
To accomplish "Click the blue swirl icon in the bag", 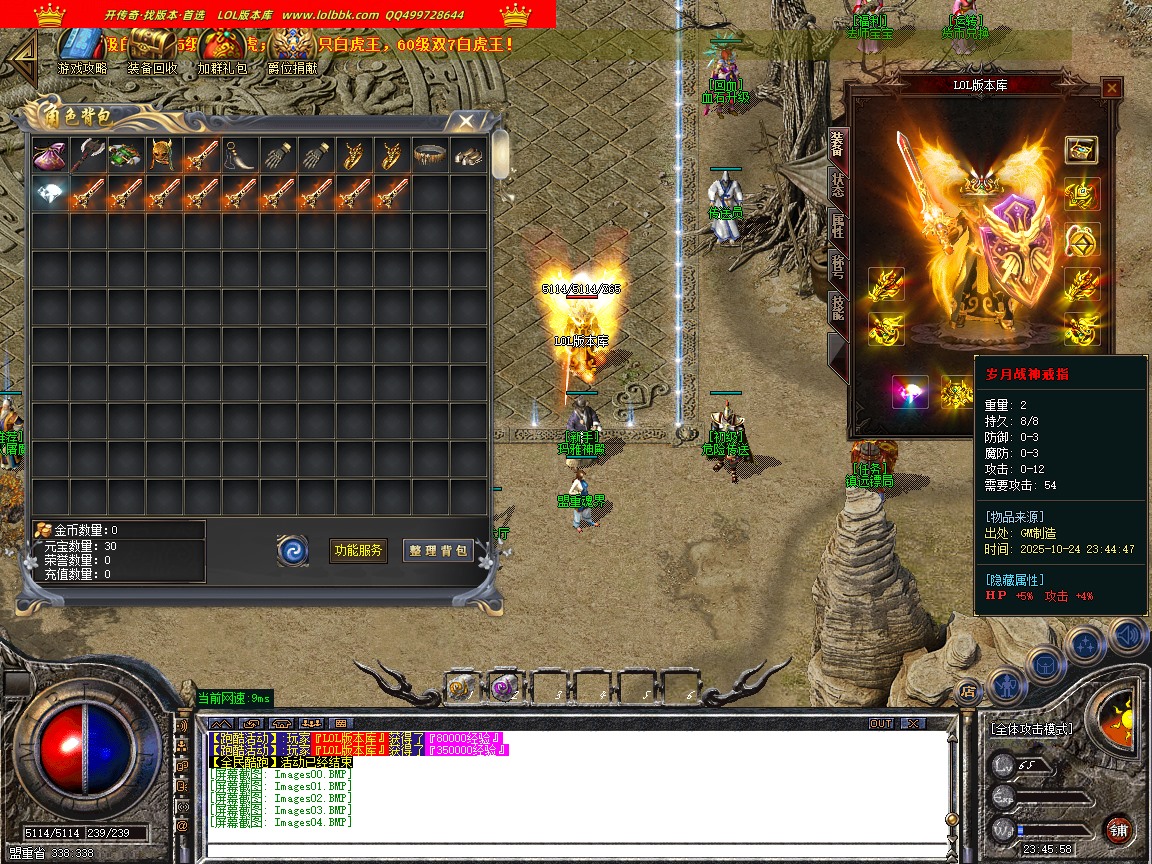I will click(x=293, y=550).
